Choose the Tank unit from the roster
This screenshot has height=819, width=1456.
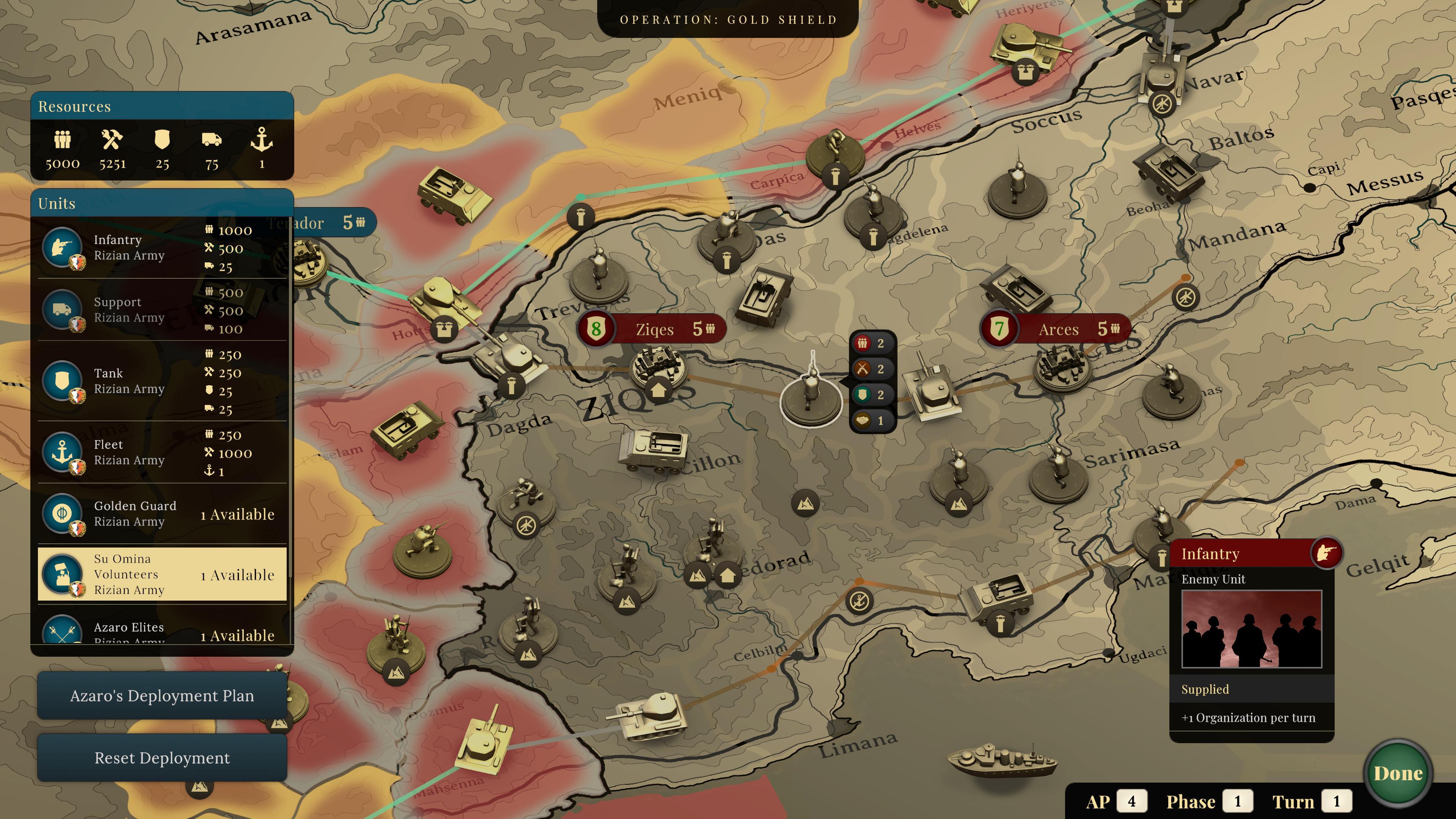click(63, 381)
